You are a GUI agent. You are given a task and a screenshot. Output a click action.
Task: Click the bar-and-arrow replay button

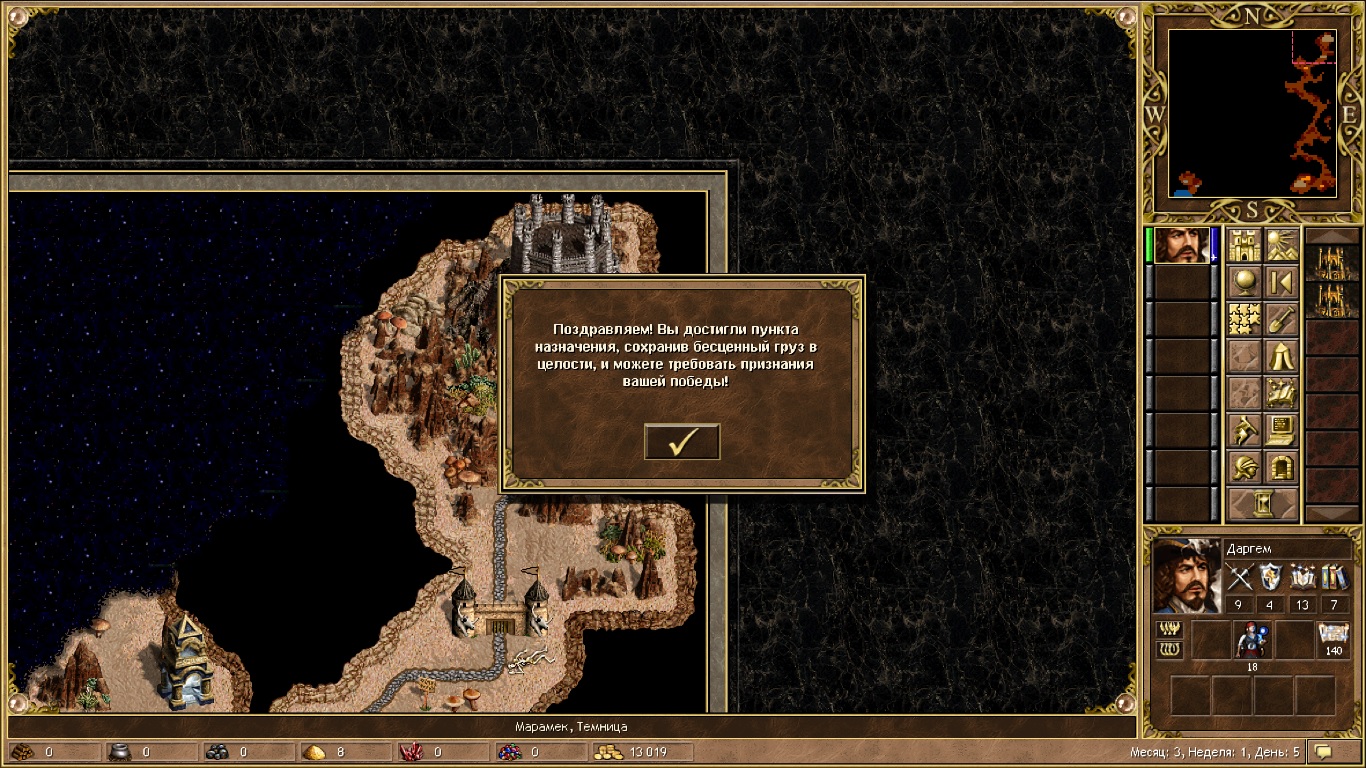(1281, 282)
